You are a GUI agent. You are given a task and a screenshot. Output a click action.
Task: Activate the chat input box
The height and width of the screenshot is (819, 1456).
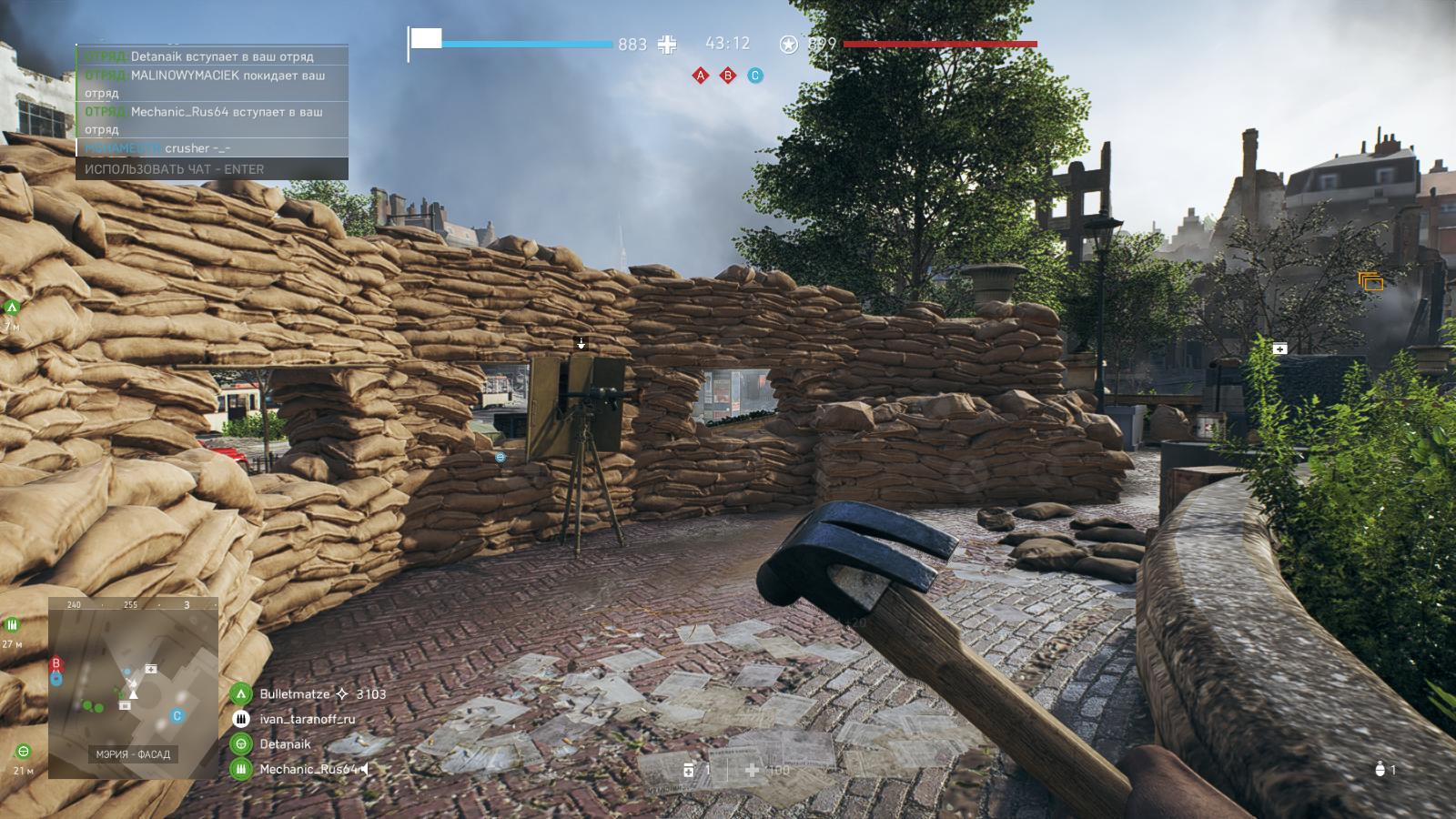pos(211,169)
